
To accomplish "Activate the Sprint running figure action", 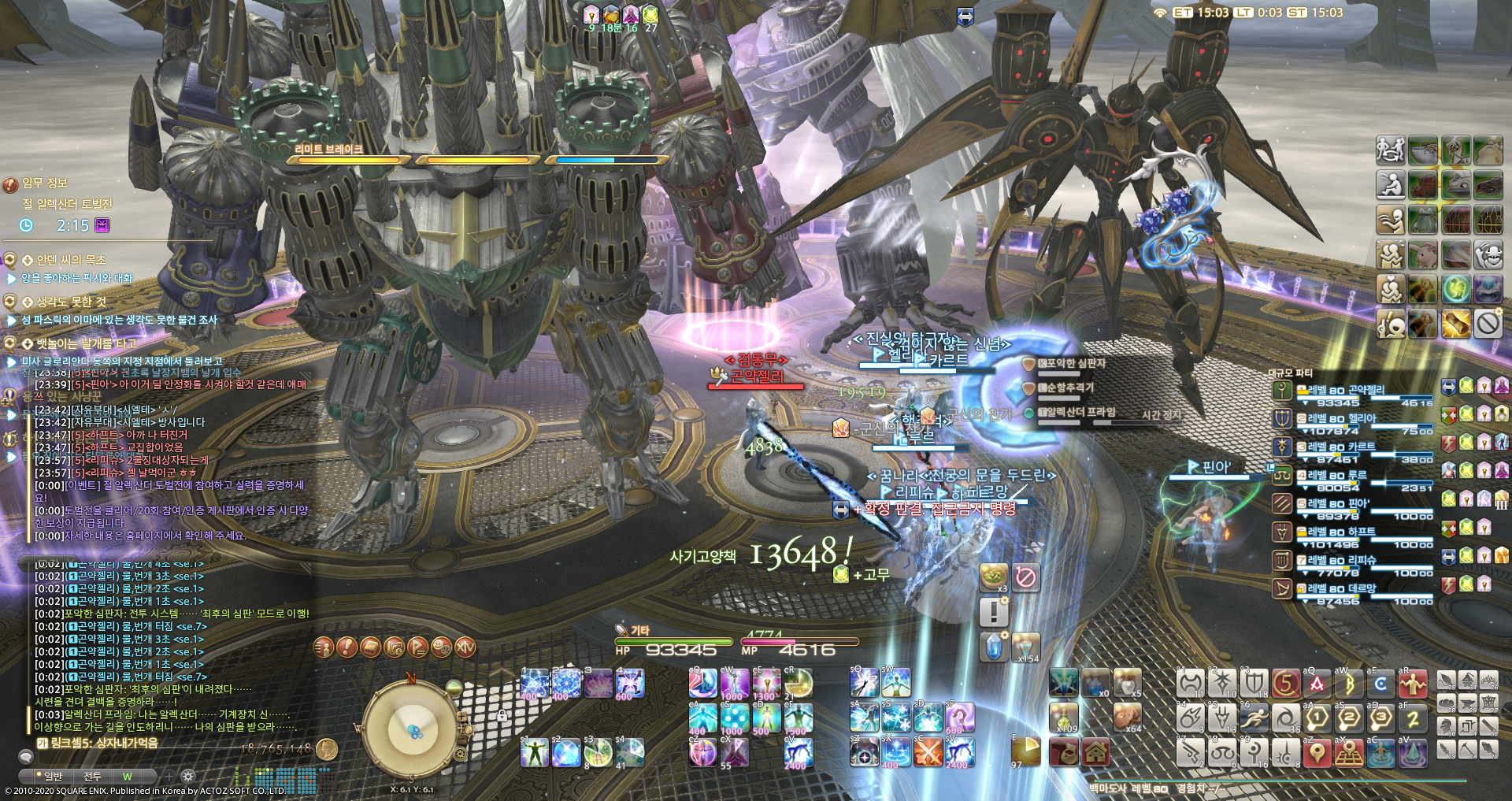I will pyautogui.click(x=1254, y=718).
